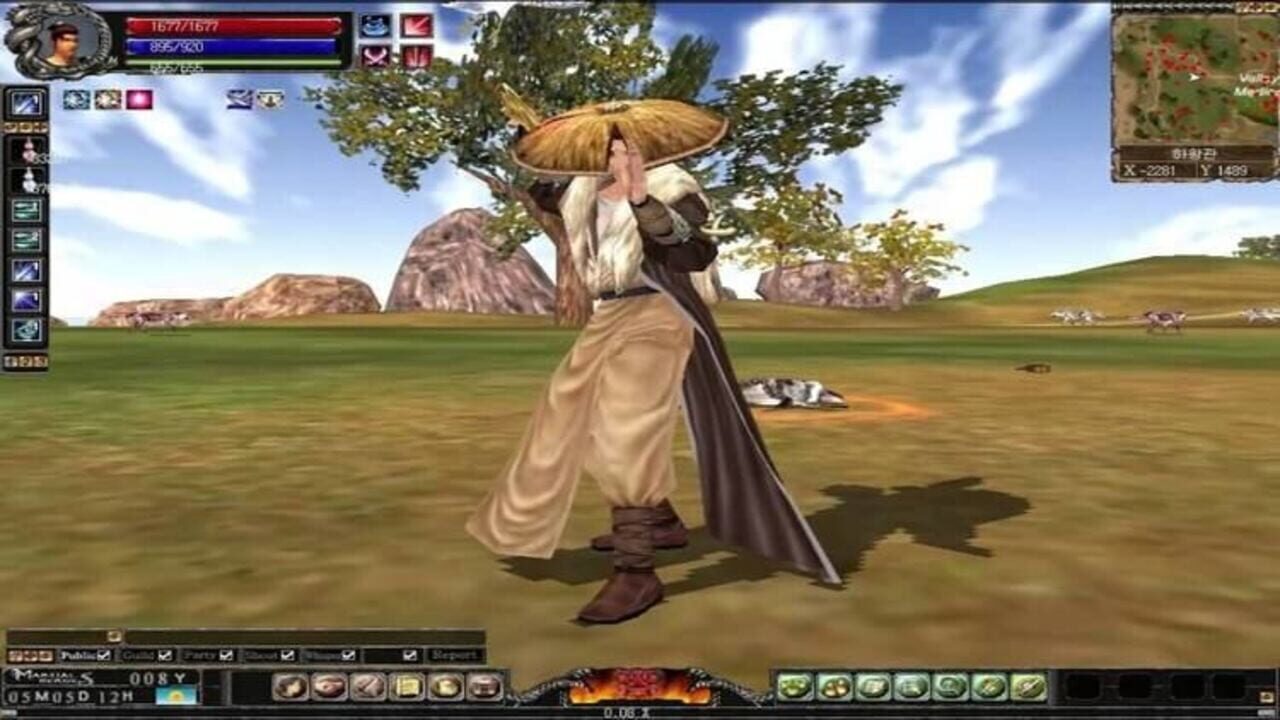The width and height of the screenshot is (1280, 720).
Task: Disable the Party chat checkbox
Action: 224,655
